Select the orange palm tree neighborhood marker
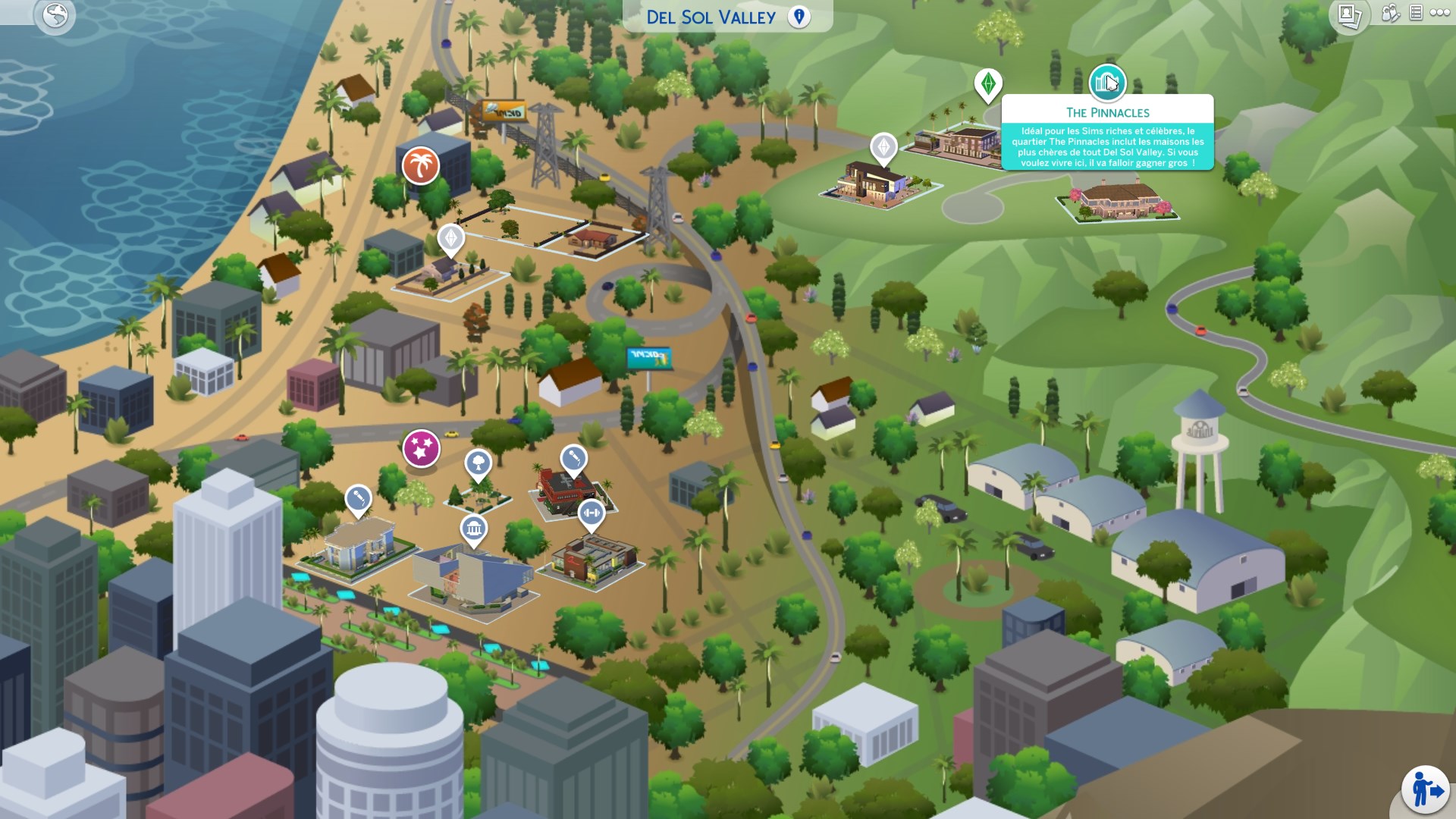The width and height of the screenshot is (1456, 819). coord(420,165)
